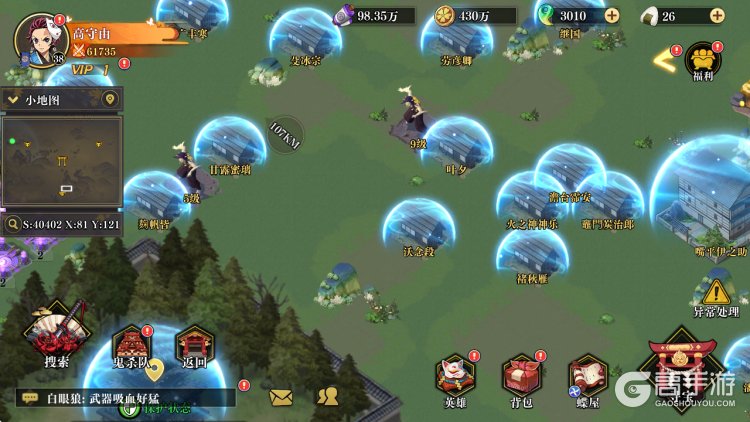Open the 蝶屋 butterfly mansion
Image resolution: width=750 pixels, height=422 pixels.
point(588,379)
